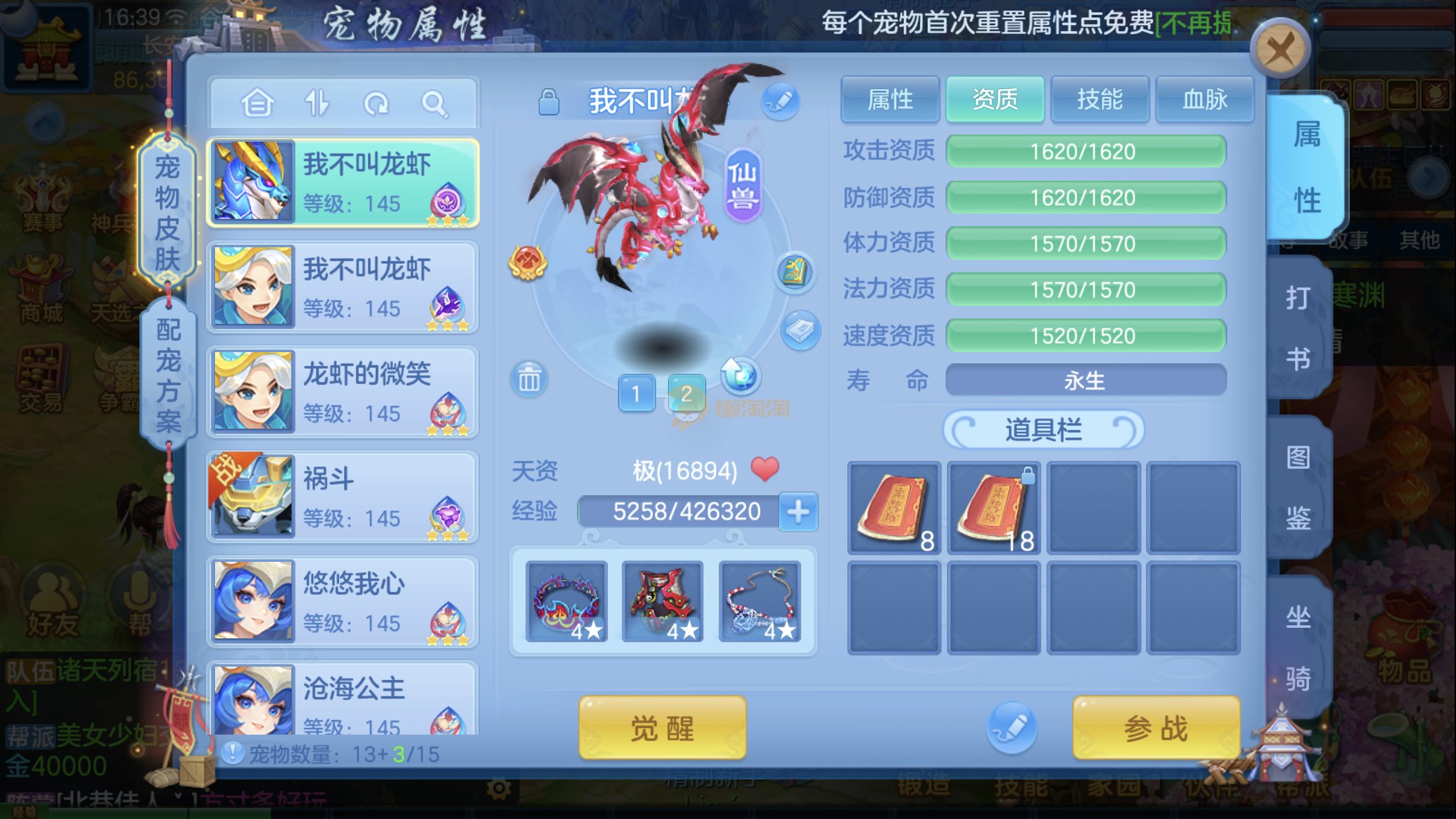Image resolution: width=1456 pixels, height=819 pixels.
Task: Switch to preset number 2
Action: point(686,394)
